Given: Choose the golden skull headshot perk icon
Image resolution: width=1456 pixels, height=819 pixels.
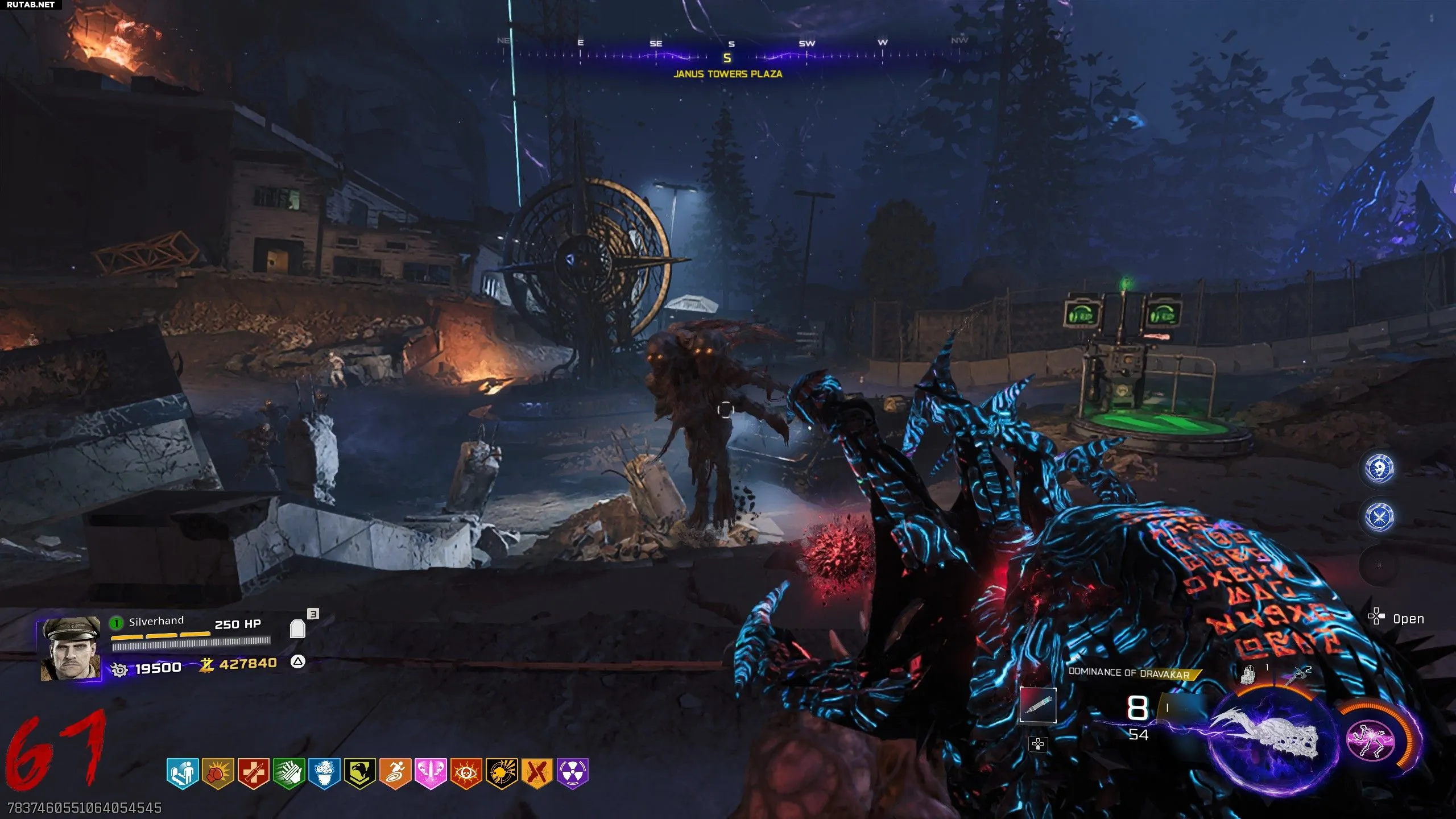Looking at the screenshot, I should (502, 773).
